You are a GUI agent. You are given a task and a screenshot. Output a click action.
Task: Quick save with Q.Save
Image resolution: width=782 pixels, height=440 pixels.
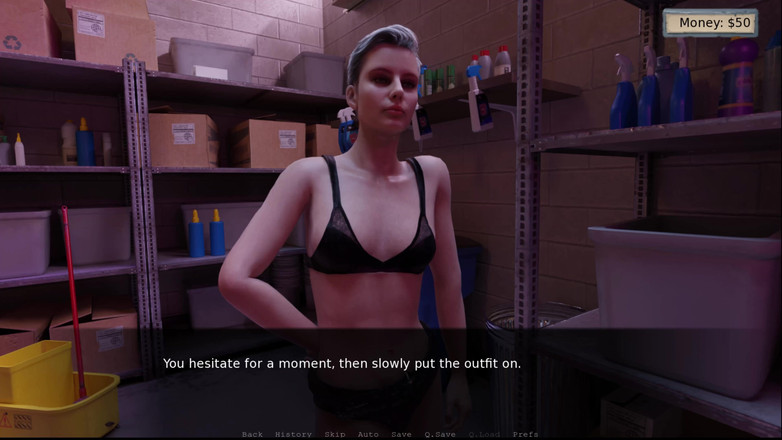click(440, 434)
